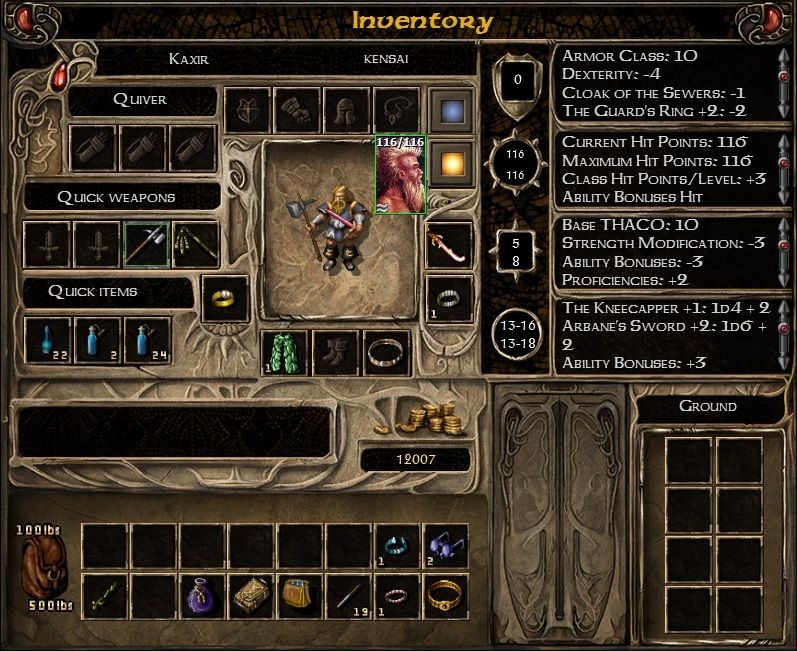Select the yellow pouch in the backpack
This screenshot has width=797, height=651.
pyautogui.click(x=299, y=596)
